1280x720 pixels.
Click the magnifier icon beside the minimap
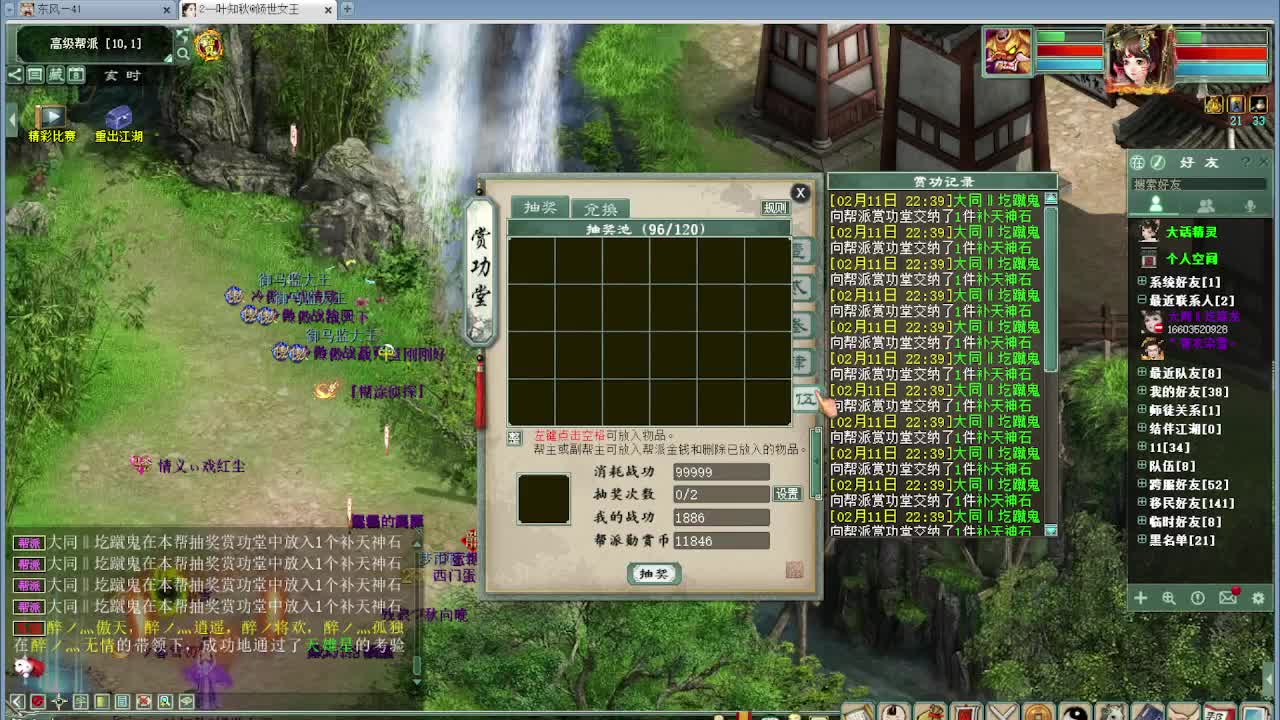(185, 52)
